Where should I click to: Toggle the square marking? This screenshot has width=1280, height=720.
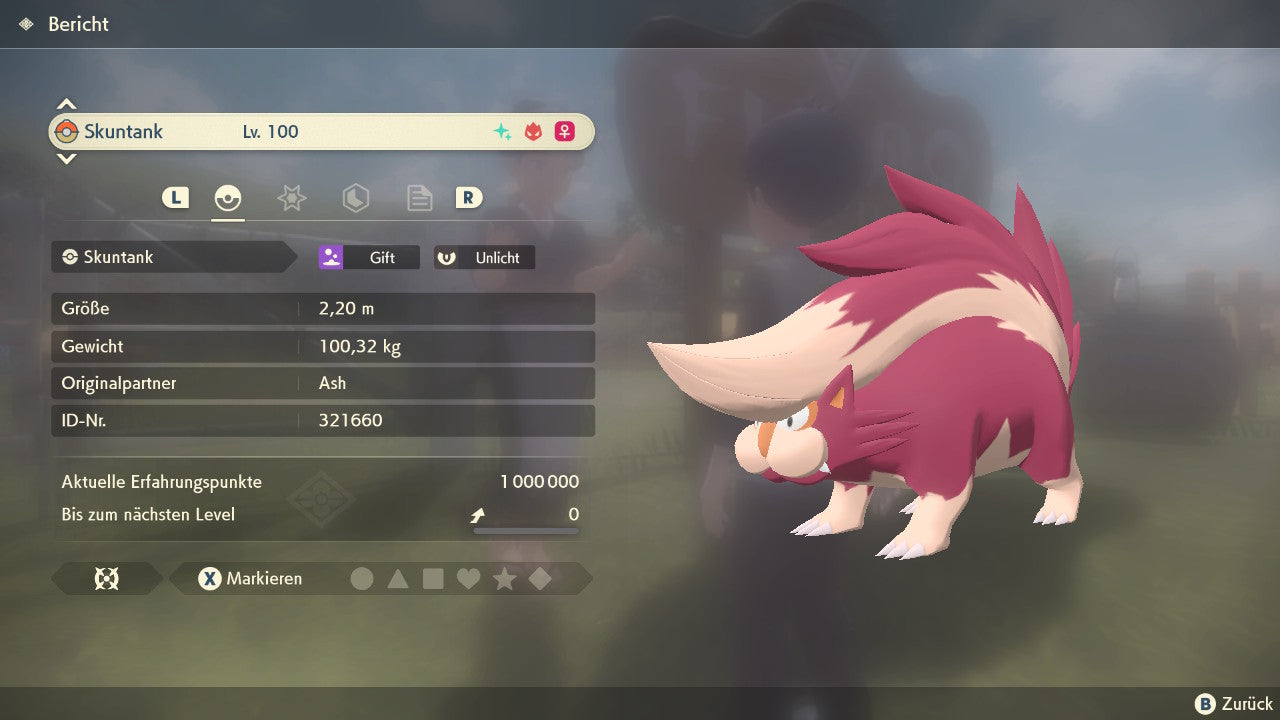pos(433,578)
